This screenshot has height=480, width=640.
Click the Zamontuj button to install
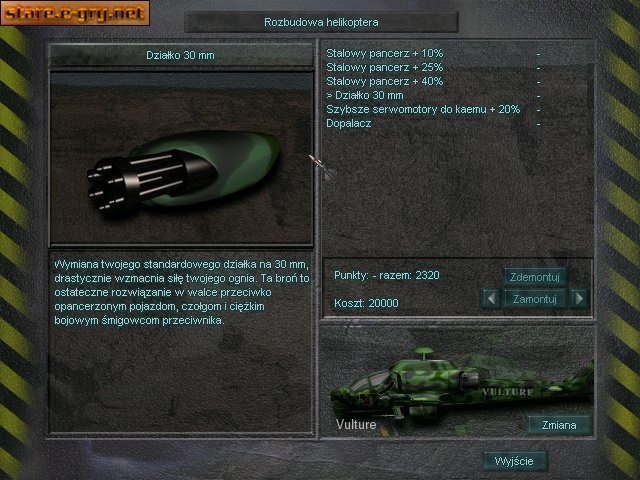(535, 298)
